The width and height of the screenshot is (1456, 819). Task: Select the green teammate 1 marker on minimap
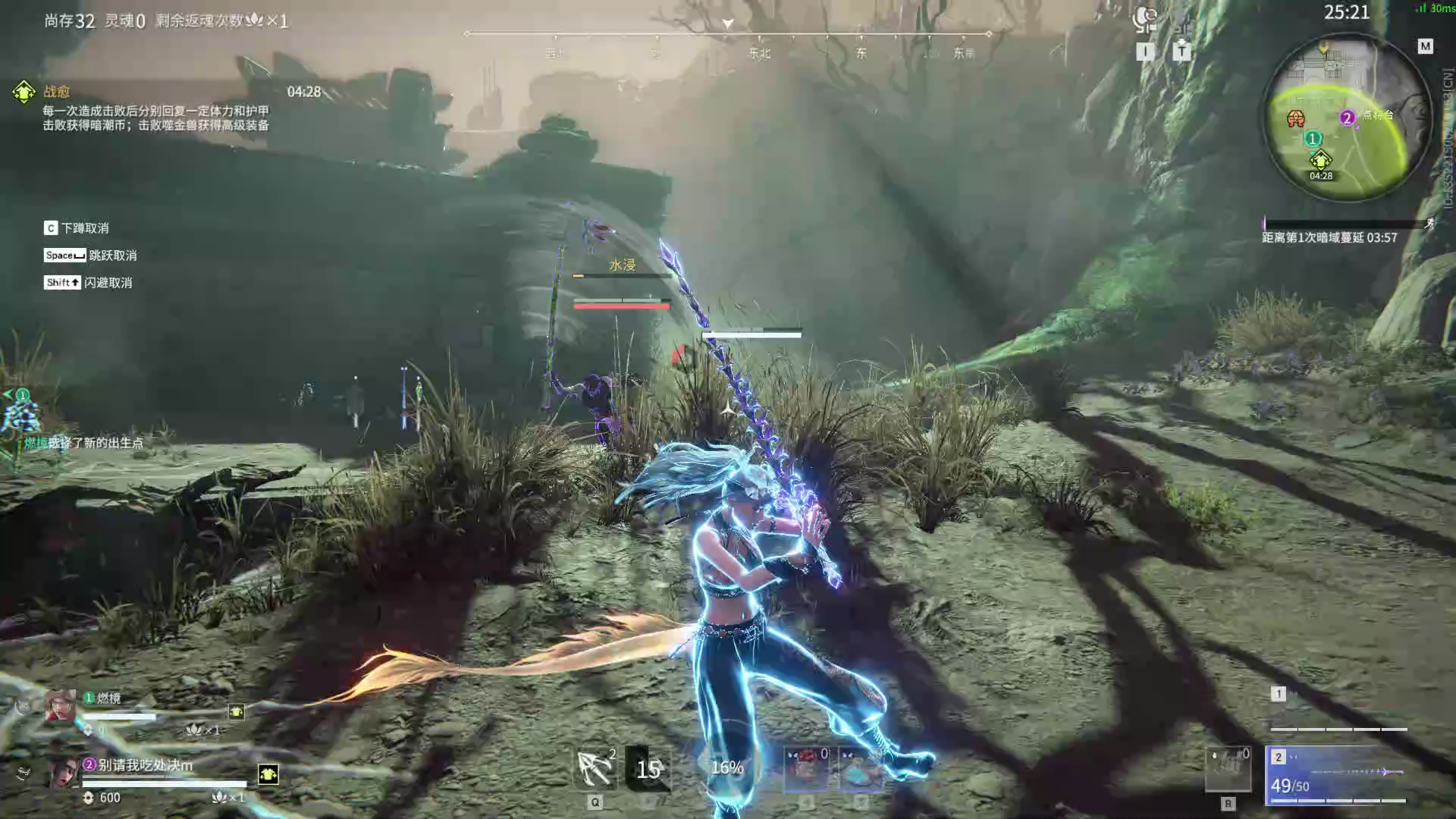tap(1313, 139)
